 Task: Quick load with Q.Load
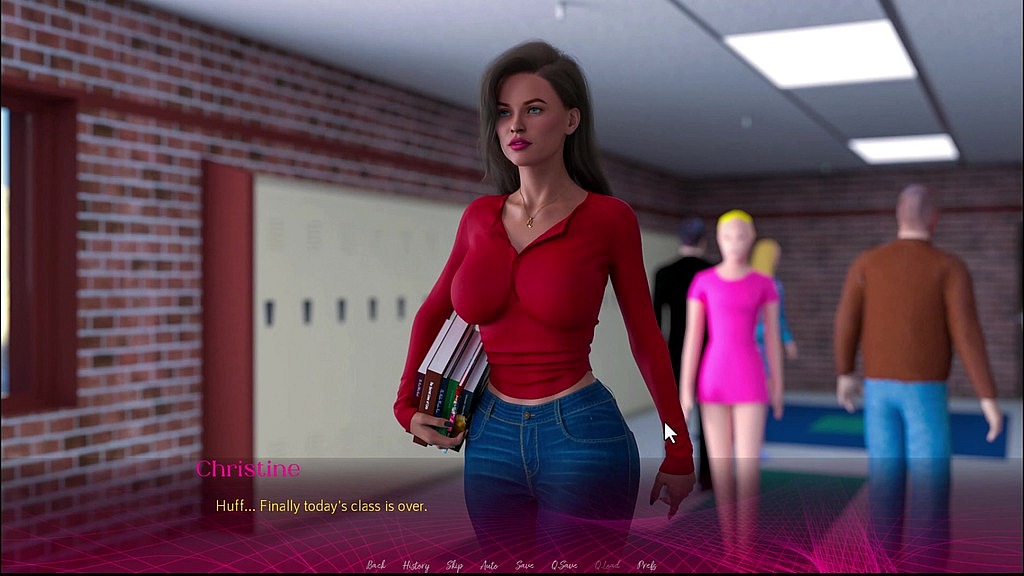click(607, 565)
